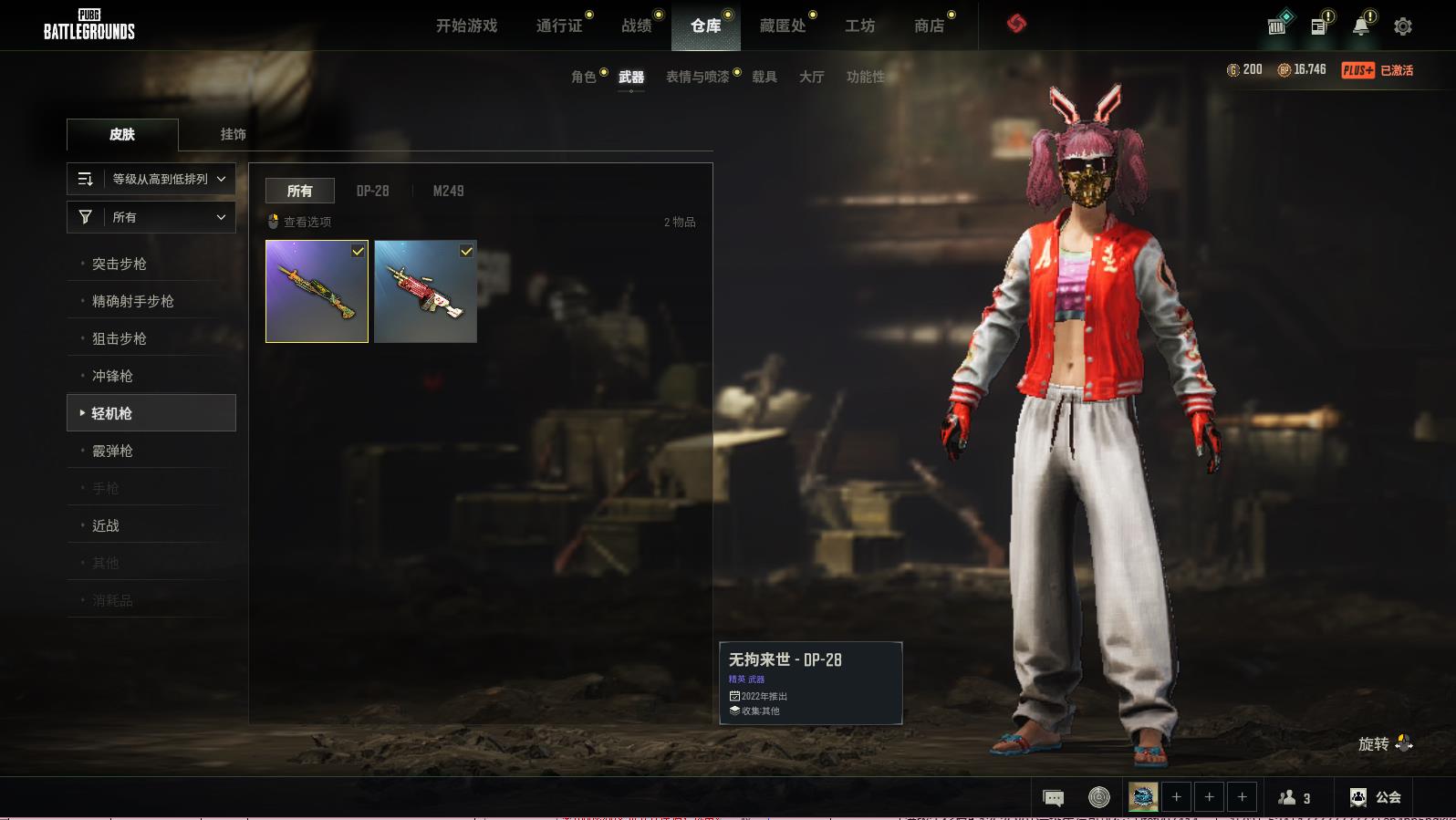
Task: Open the 公会 clan panel
Action: (x=1376, y=797)
